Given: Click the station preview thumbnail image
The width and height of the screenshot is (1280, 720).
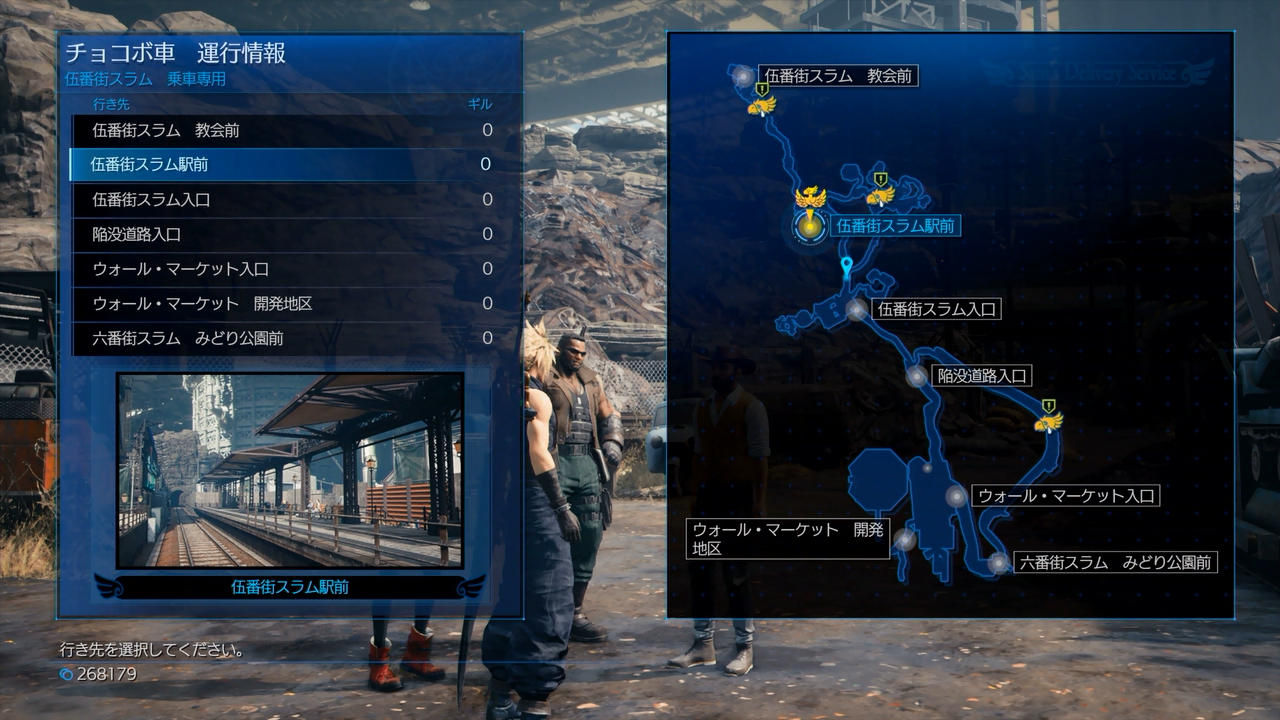Looking at the screenshot, I should pos(290,470).
